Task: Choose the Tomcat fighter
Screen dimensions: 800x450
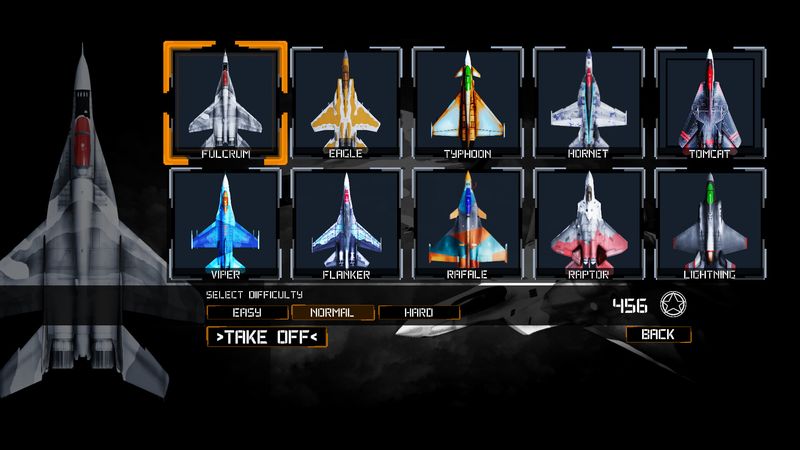Action: click(709, 101)
